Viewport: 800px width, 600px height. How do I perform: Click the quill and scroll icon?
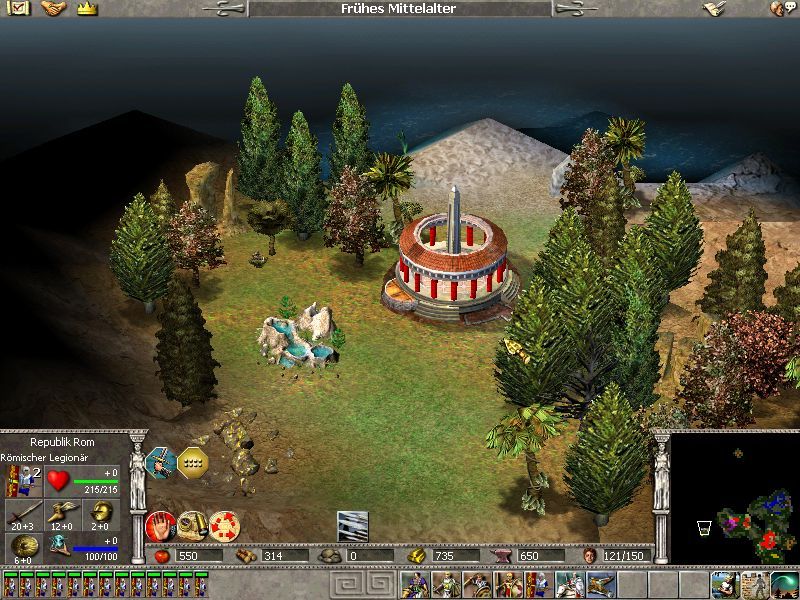[x=714, y=8]
